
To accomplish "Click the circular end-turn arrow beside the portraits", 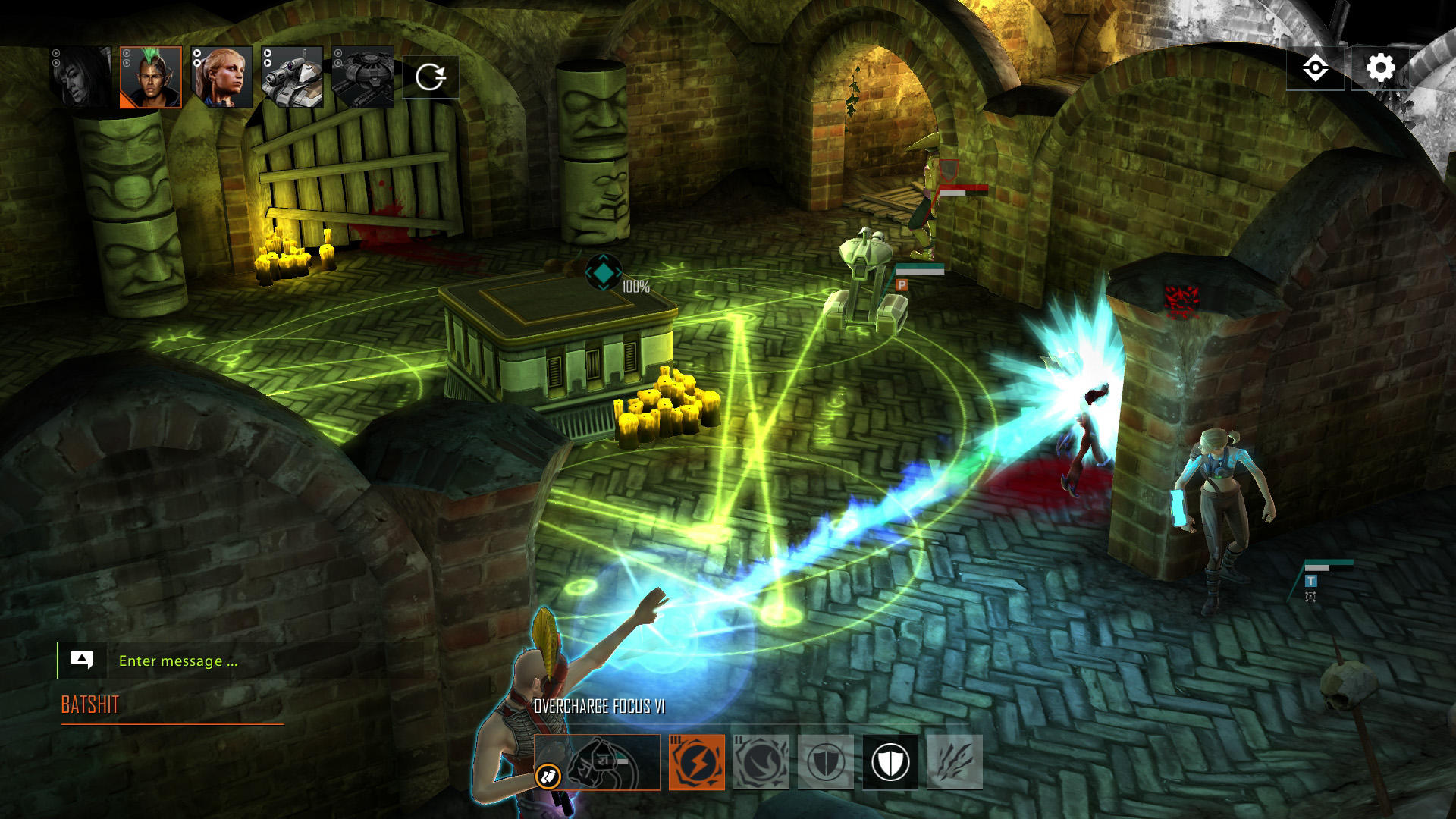I will 432,76.
